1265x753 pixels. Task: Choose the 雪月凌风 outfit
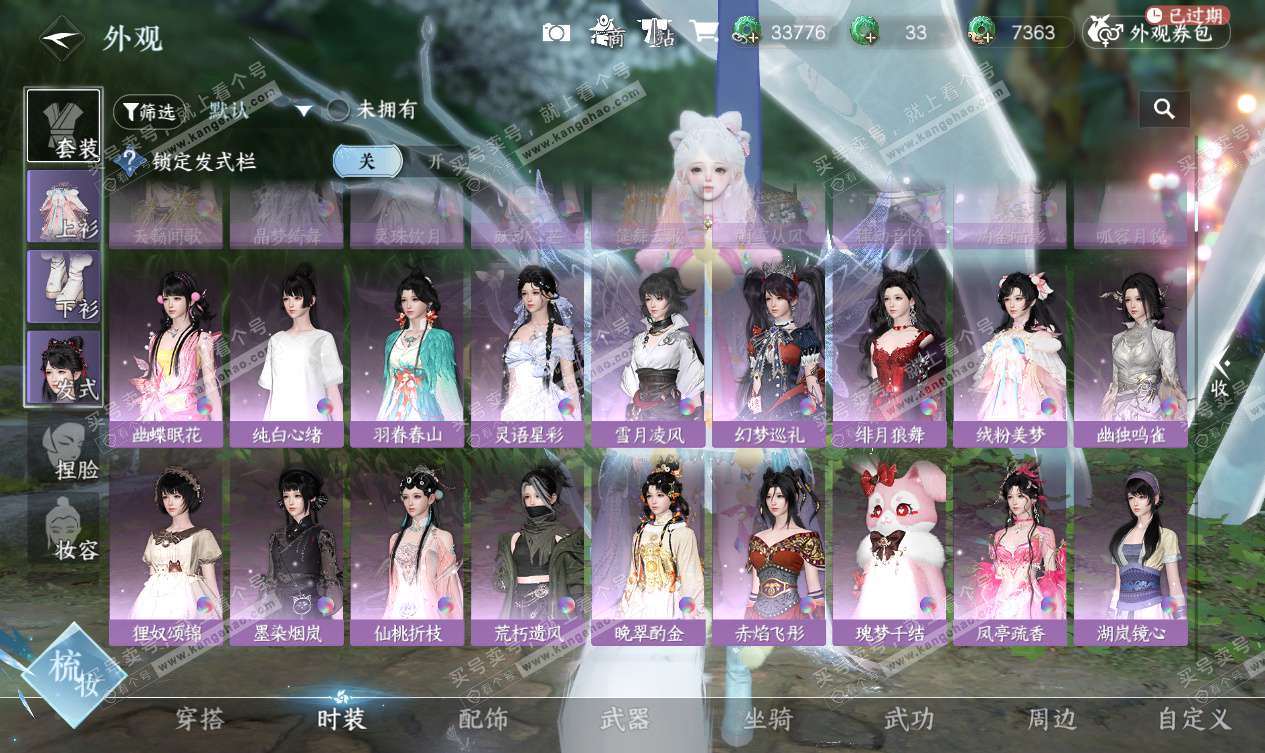pyautogui.click(x=648, y=356)
